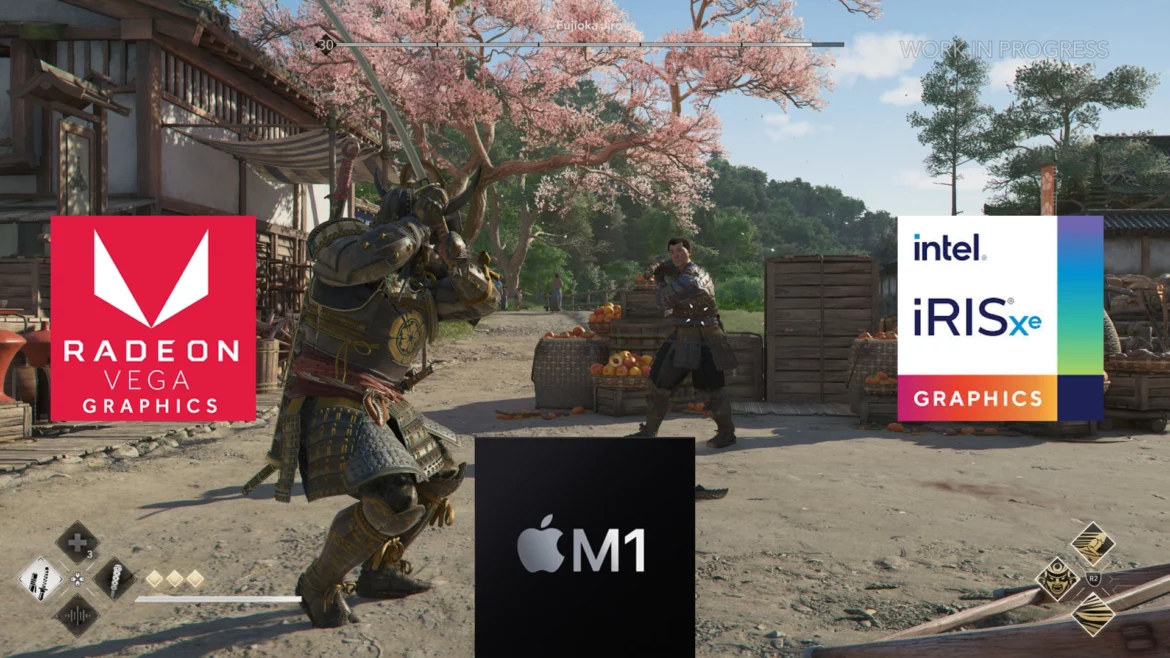Activate the sound wave whistle icon
Viewport: 1170px width, 658px height.
click(76, 615)
